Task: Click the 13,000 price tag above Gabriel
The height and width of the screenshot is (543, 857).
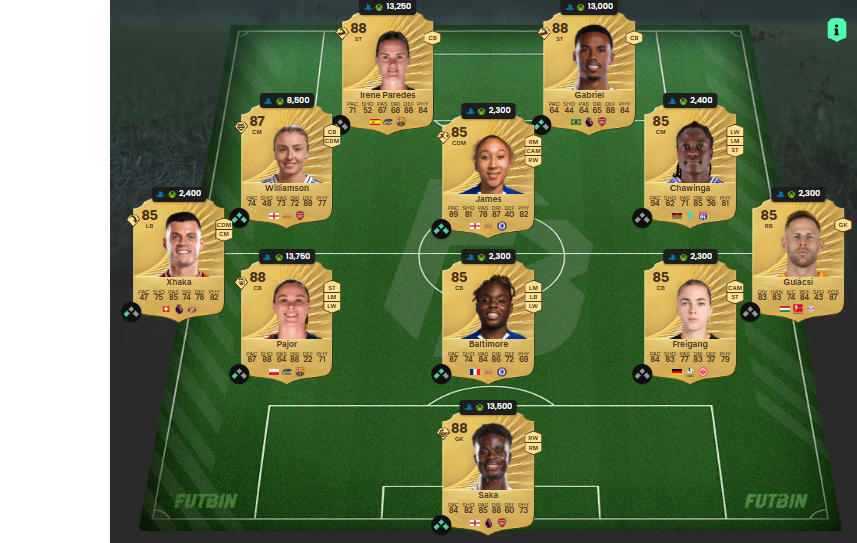Action: point(589,6)
